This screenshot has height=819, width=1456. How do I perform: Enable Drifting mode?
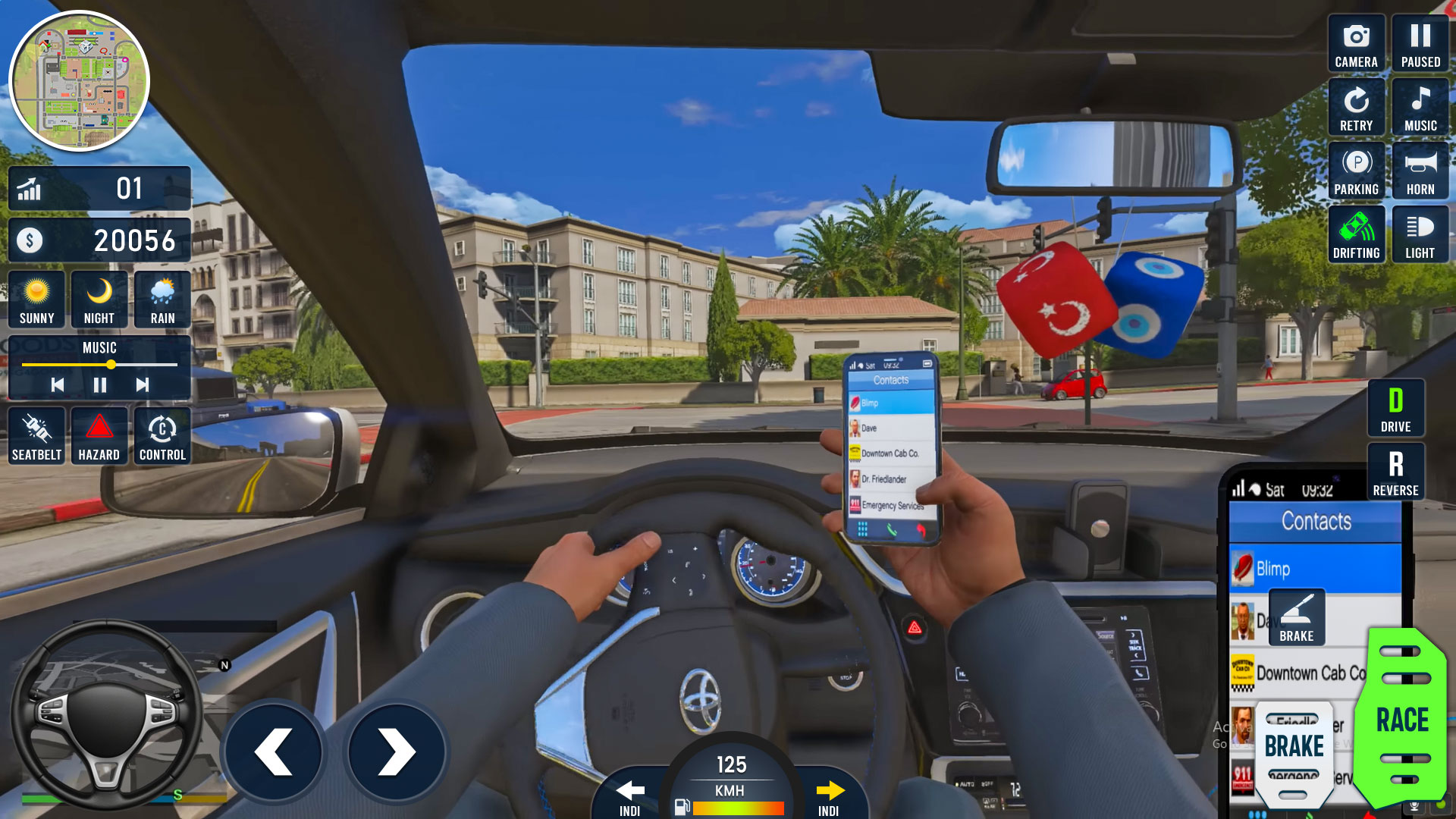[x=1357, y=234]
